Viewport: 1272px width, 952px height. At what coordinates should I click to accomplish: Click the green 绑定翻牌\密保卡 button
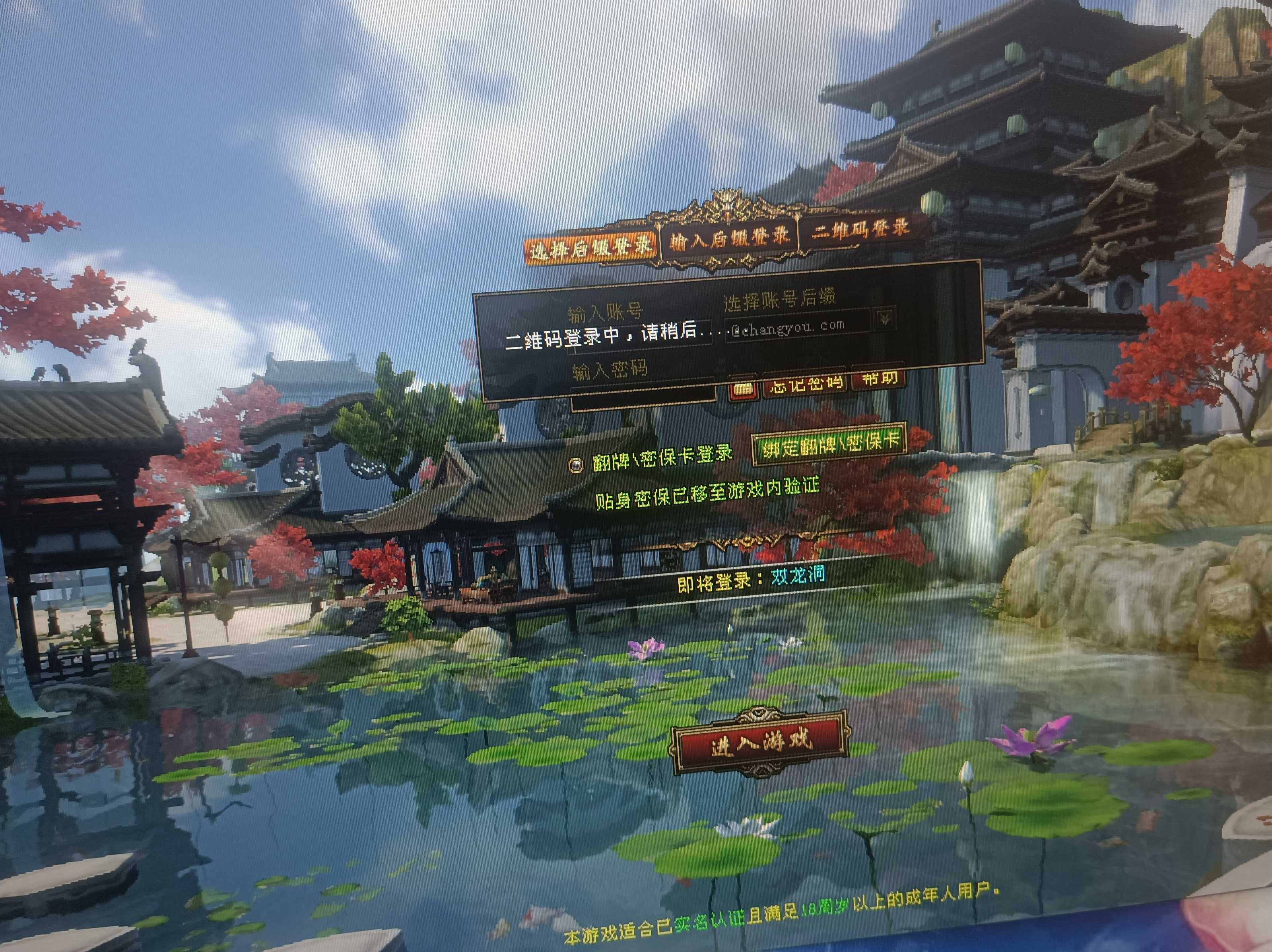coord(830,443)
